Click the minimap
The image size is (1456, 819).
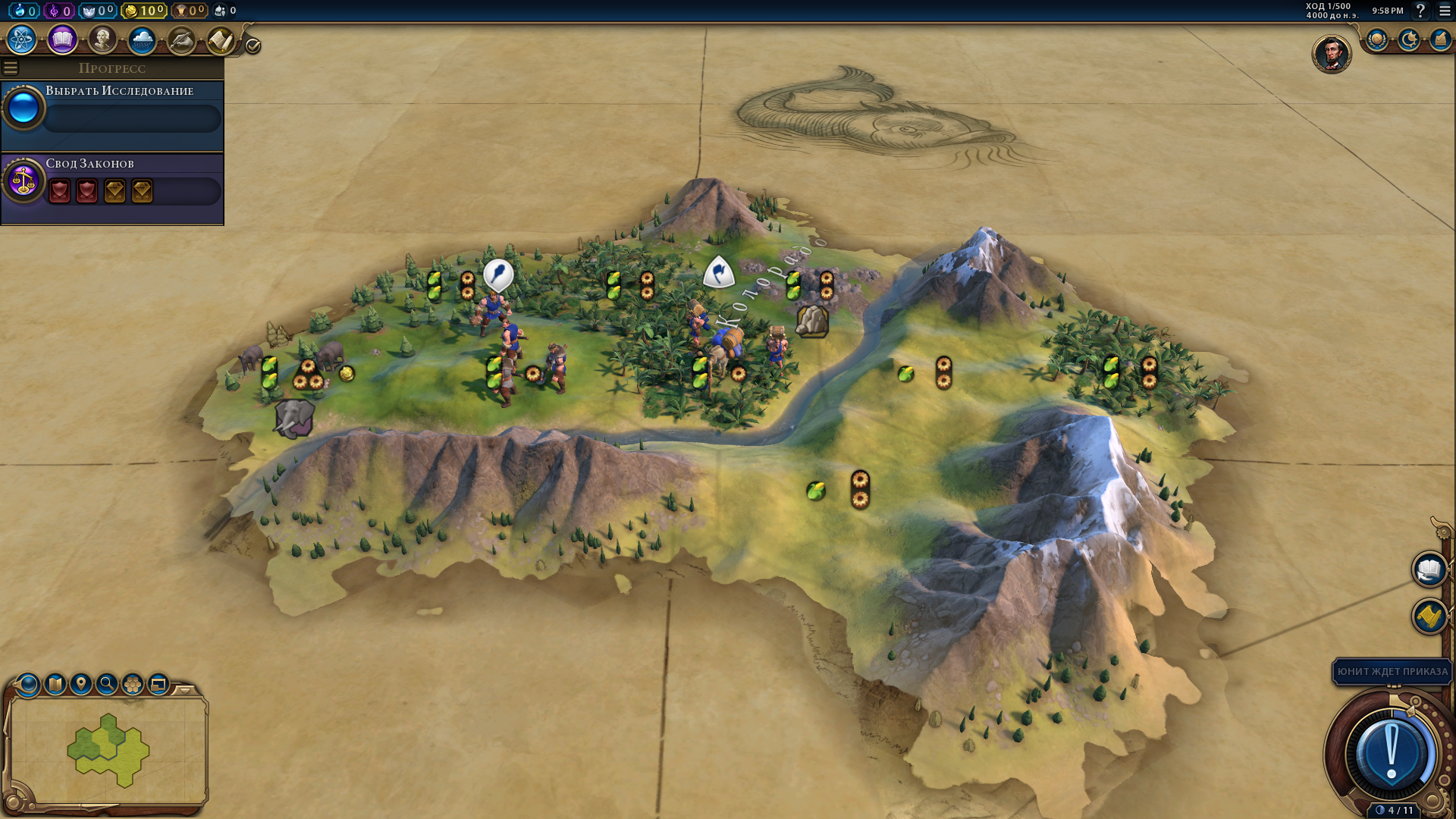(x=108, y=749)
